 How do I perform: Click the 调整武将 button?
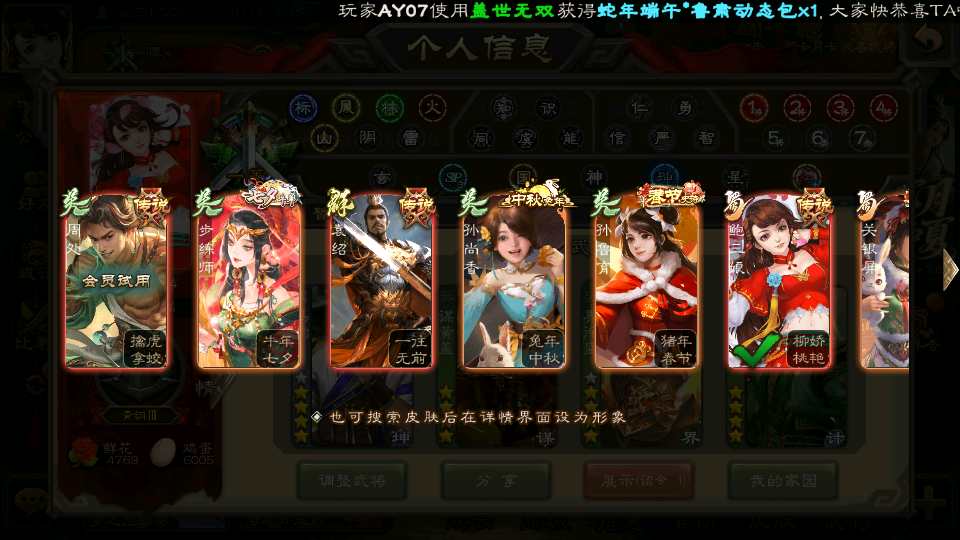point(351,480)
